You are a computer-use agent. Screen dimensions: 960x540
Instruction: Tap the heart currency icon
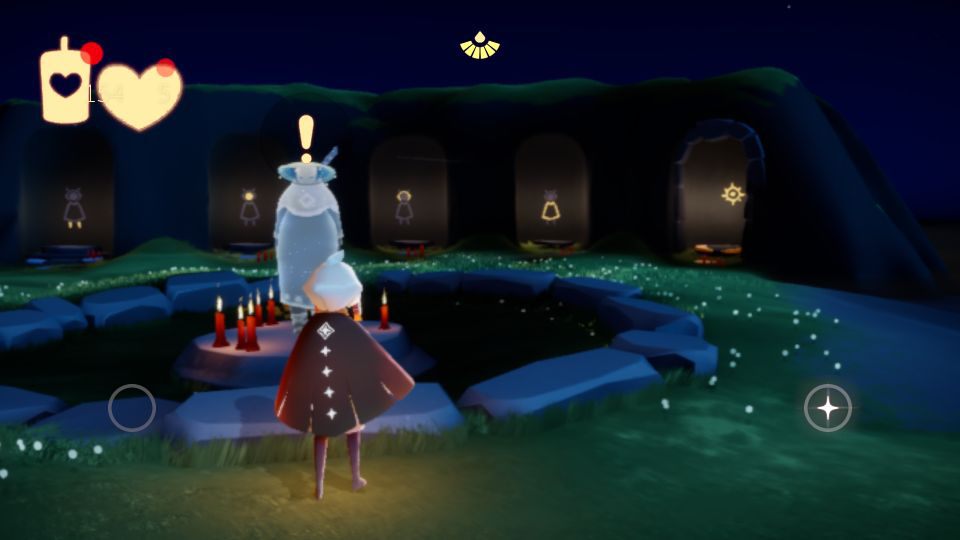click(x=139, y=96)
